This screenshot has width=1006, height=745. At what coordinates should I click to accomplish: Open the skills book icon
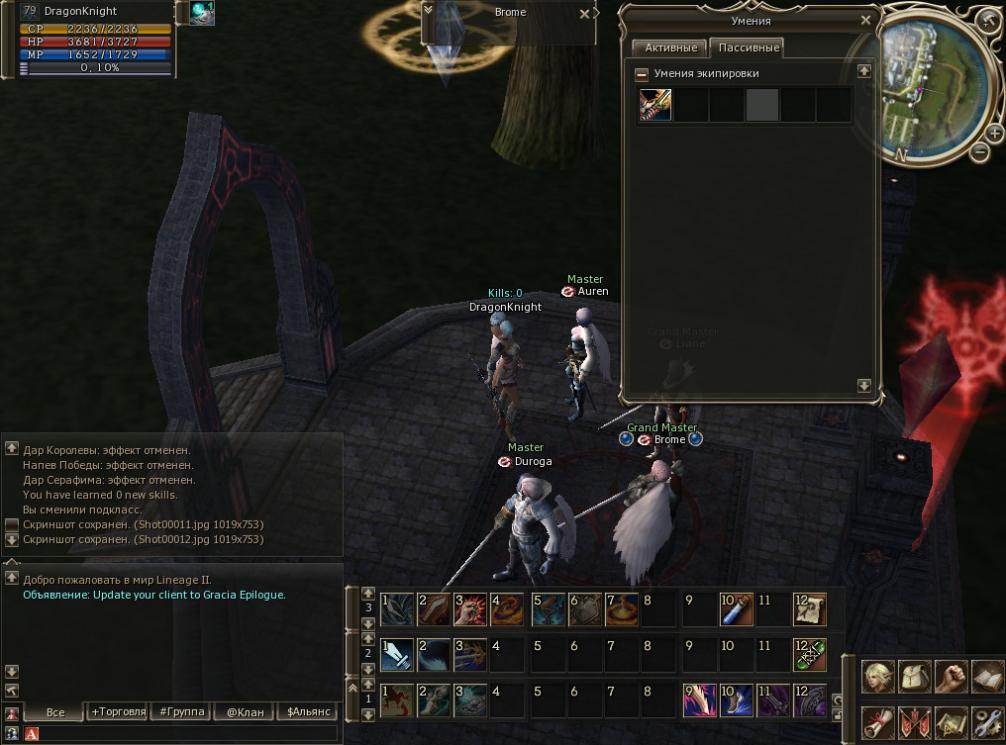[x=986, y=677]
